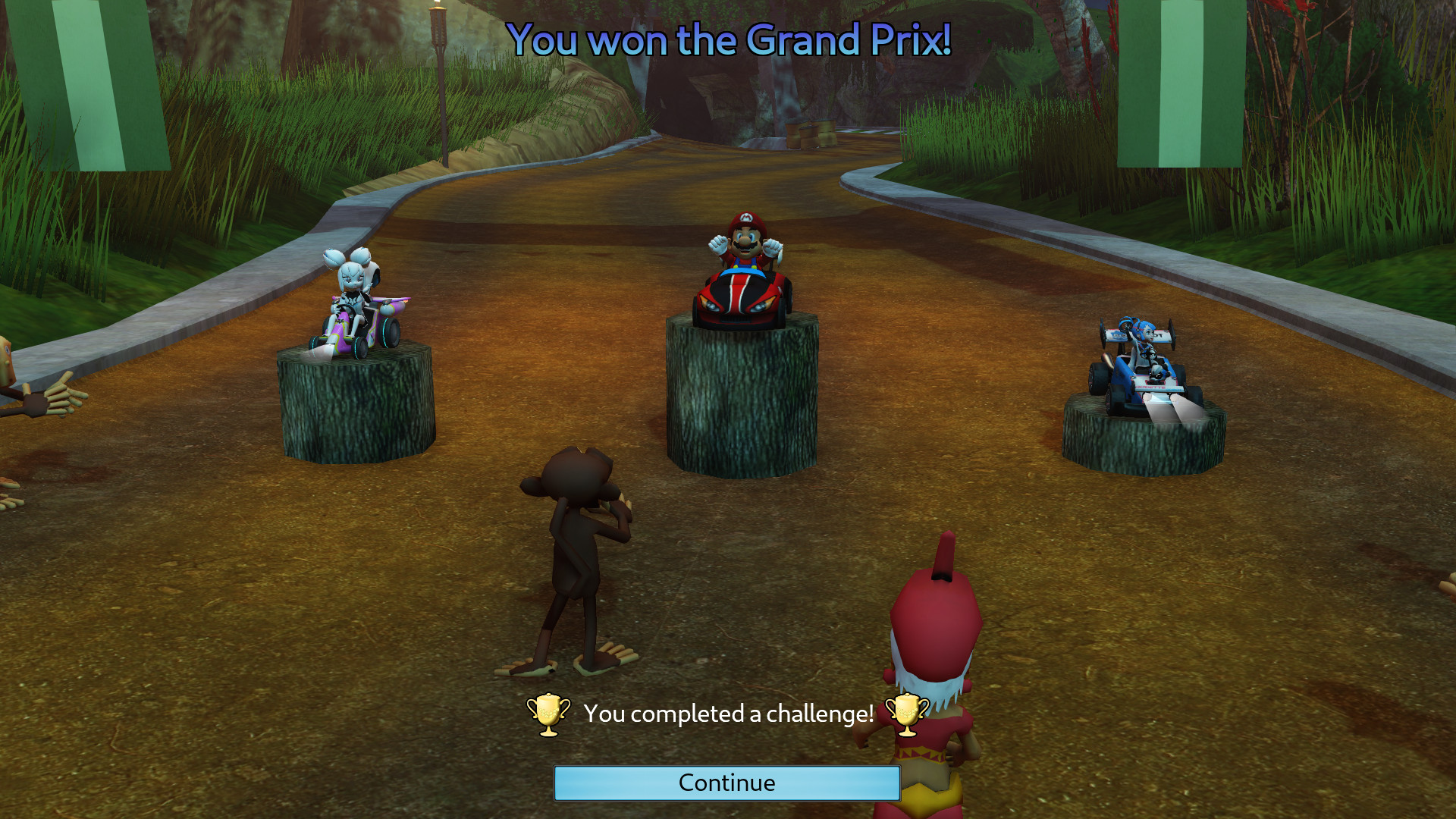
Task: Select the red-helmeted tribal spectator
Action: coord(933,660)
